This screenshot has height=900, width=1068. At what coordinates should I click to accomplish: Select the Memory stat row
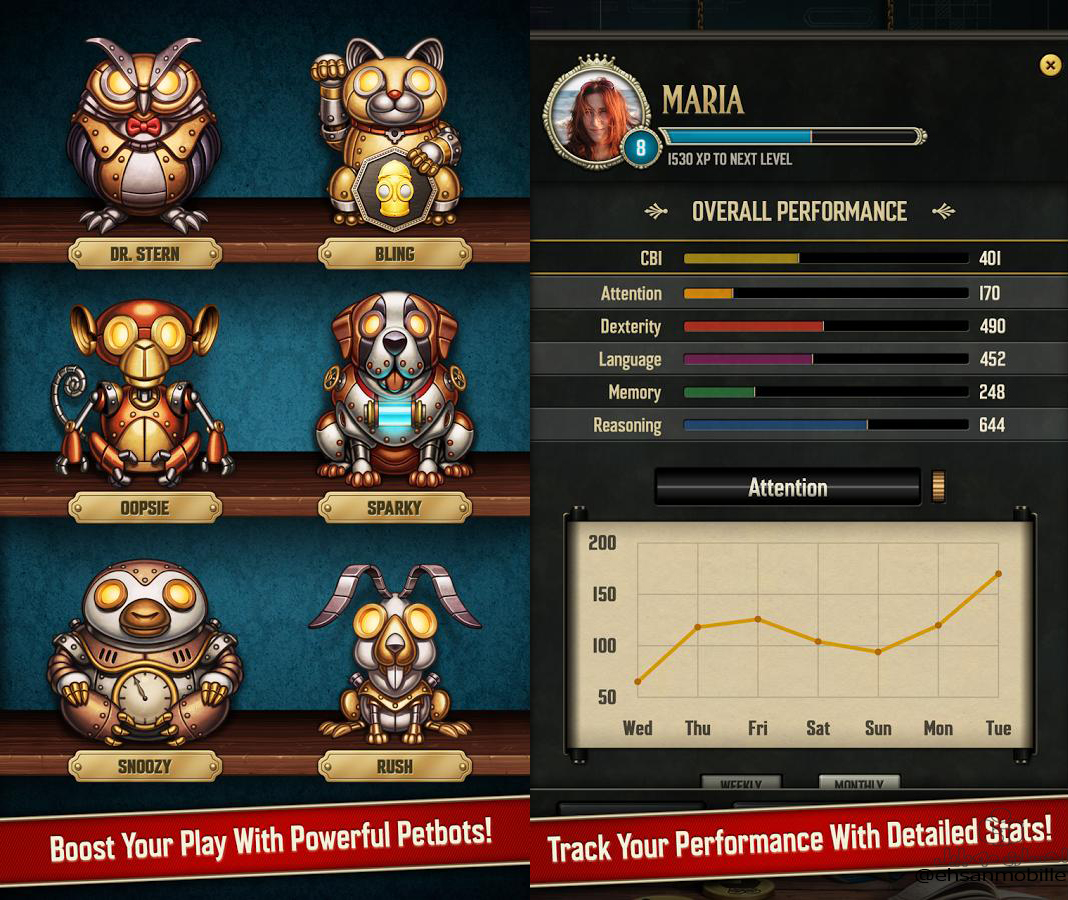coord(800,392)
